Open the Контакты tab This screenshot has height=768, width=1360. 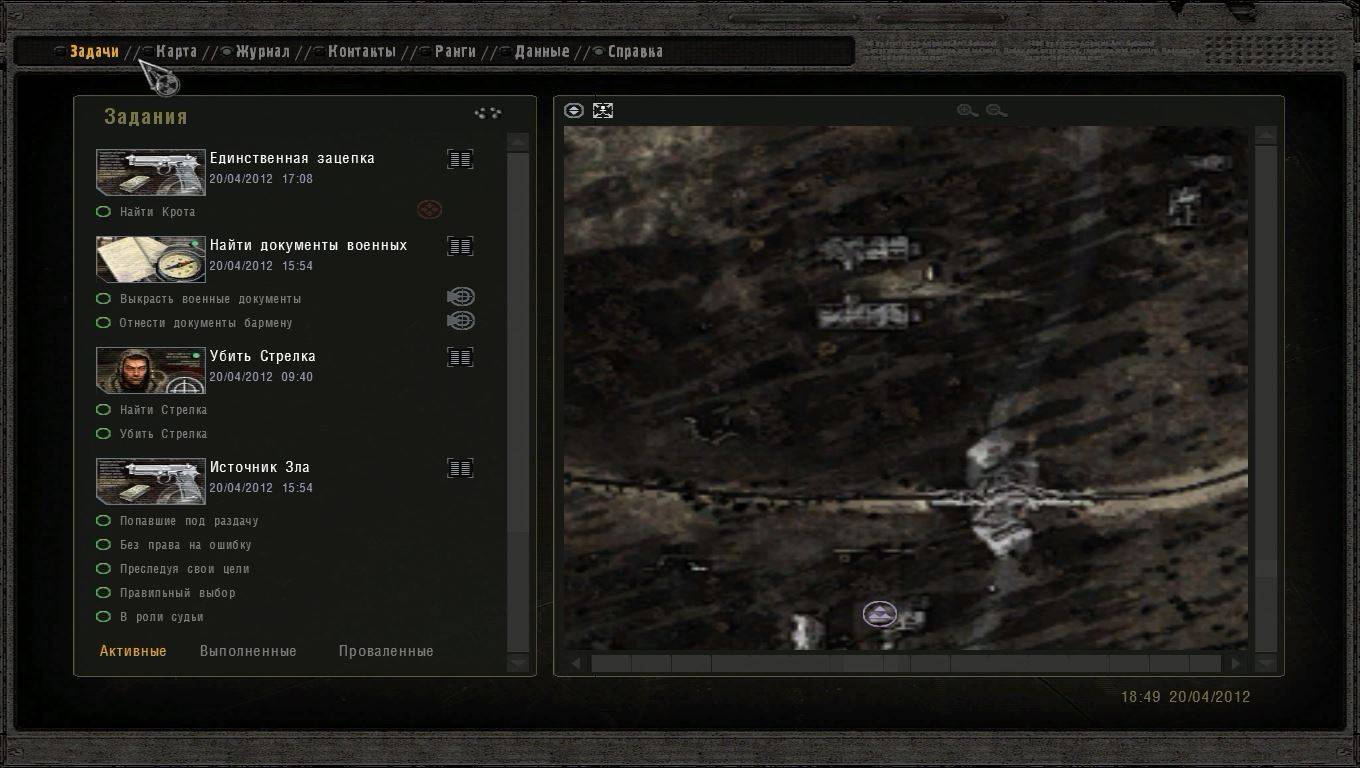coord(361,52)
